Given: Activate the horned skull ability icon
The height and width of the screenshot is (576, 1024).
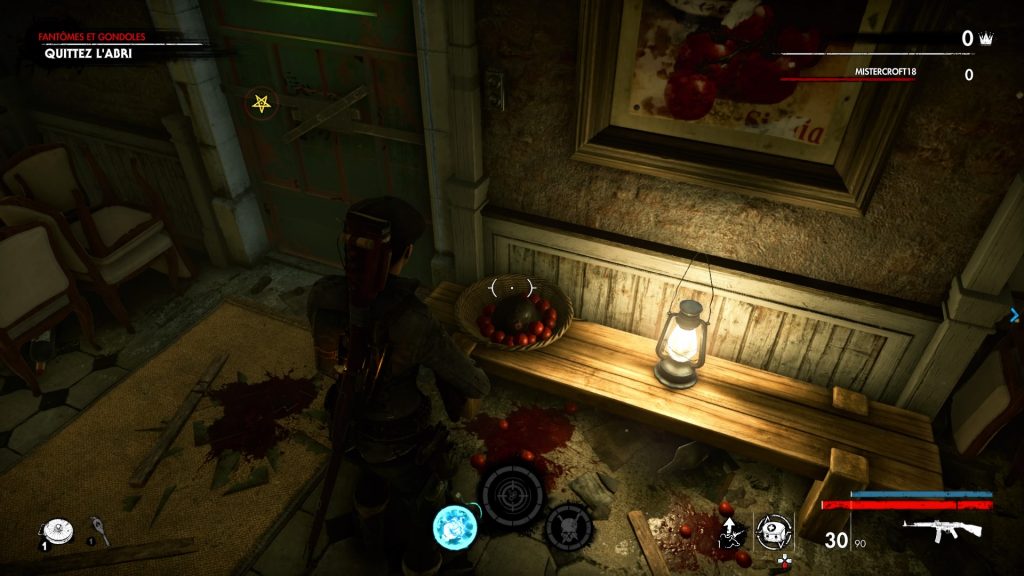Looking at the screenshot, I should [x=569, y=526].
